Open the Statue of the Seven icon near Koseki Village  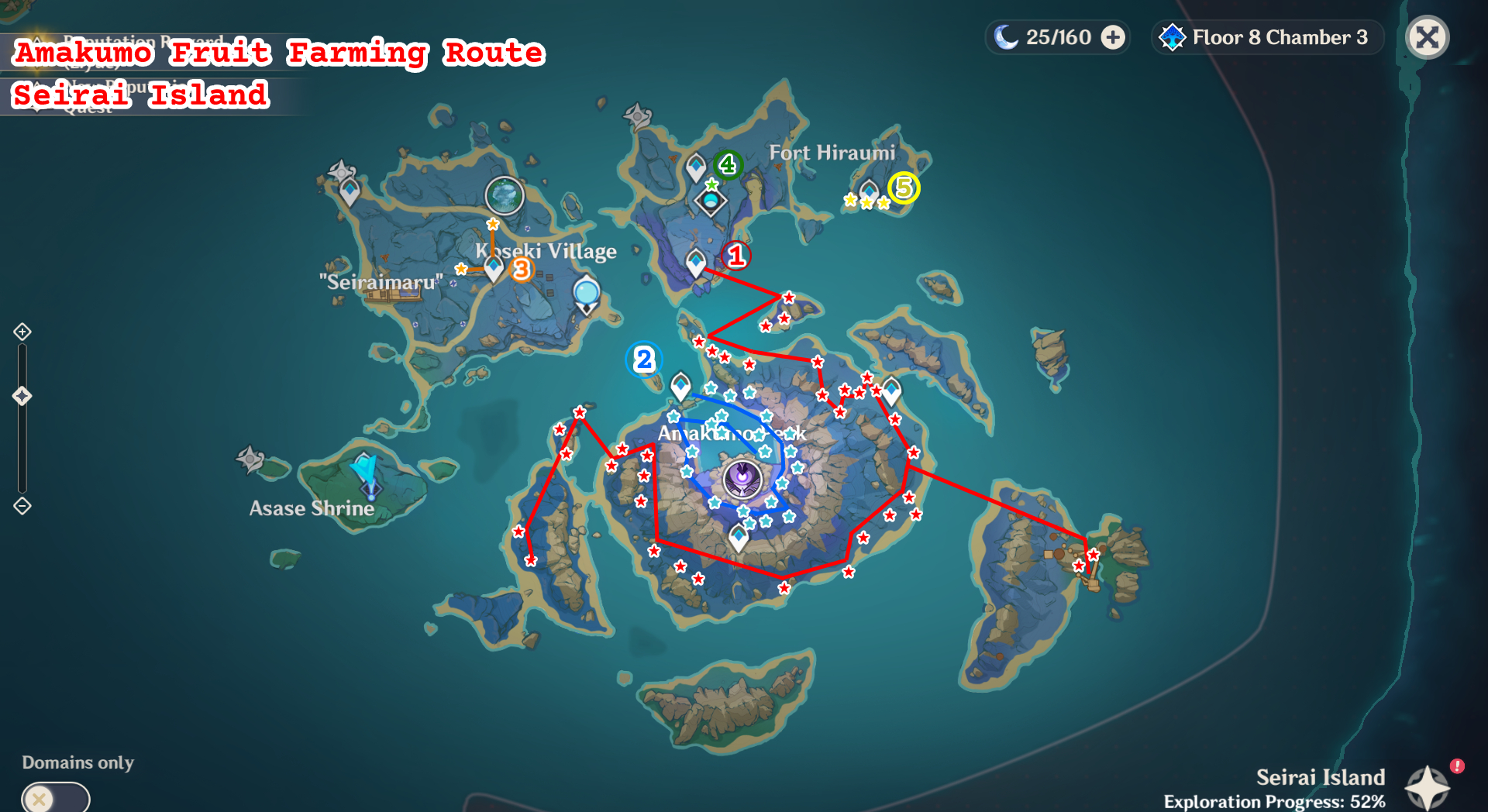pyautogui.click(x=505, y=196)
